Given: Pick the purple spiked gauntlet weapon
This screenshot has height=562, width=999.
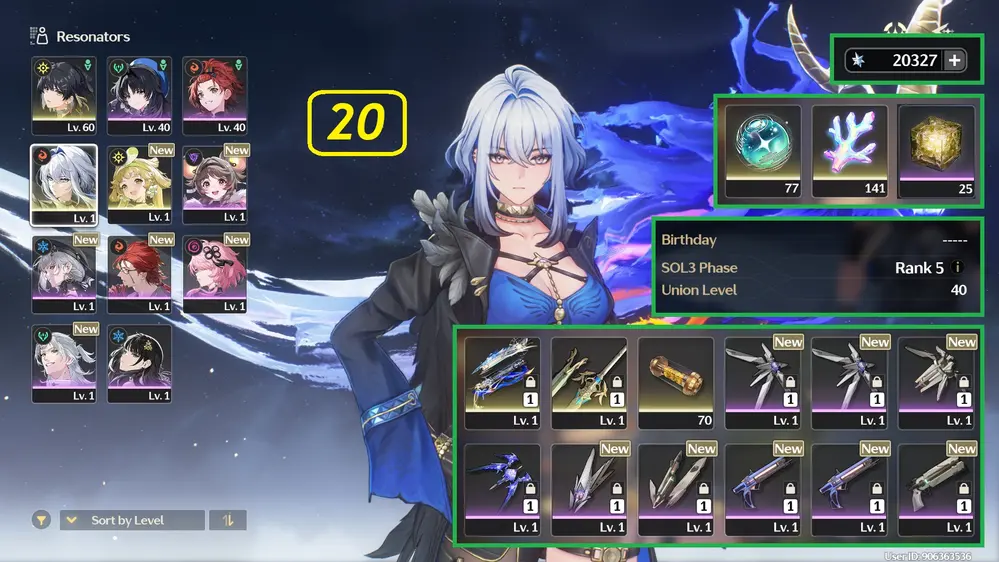Looking at the screenshot, I should [502, 488].
